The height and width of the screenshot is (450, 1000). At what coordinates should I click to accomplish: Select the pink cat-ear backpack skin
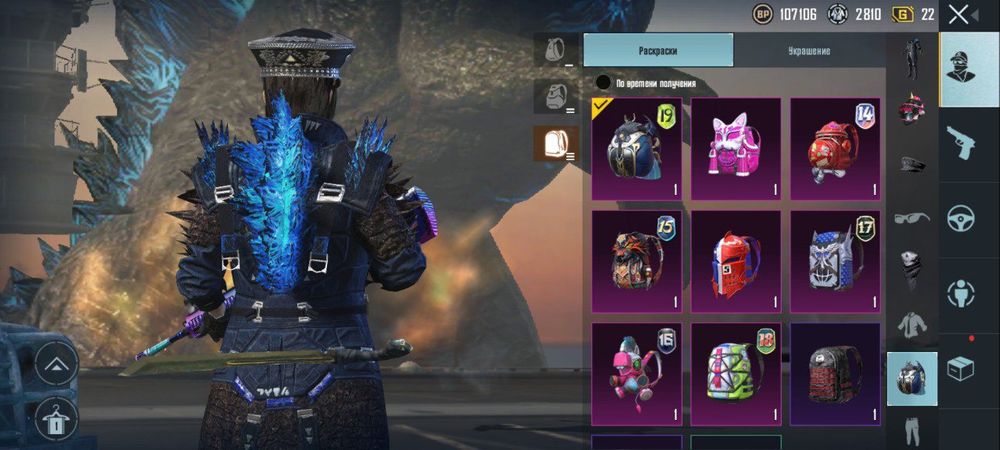(x=735, y=148)
